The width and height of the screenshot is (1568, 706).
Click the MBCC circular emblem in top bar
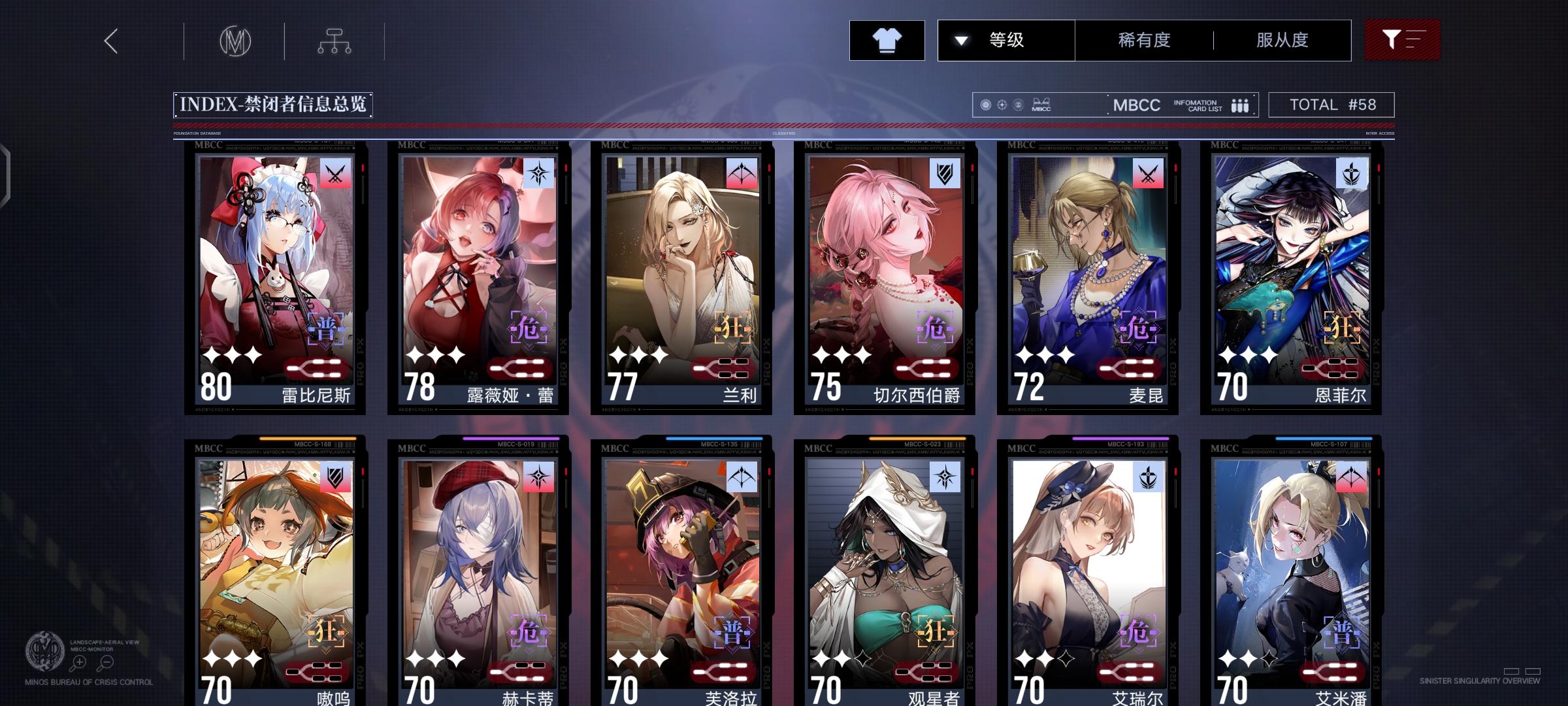pyautogui.click(x=235, y=41)
